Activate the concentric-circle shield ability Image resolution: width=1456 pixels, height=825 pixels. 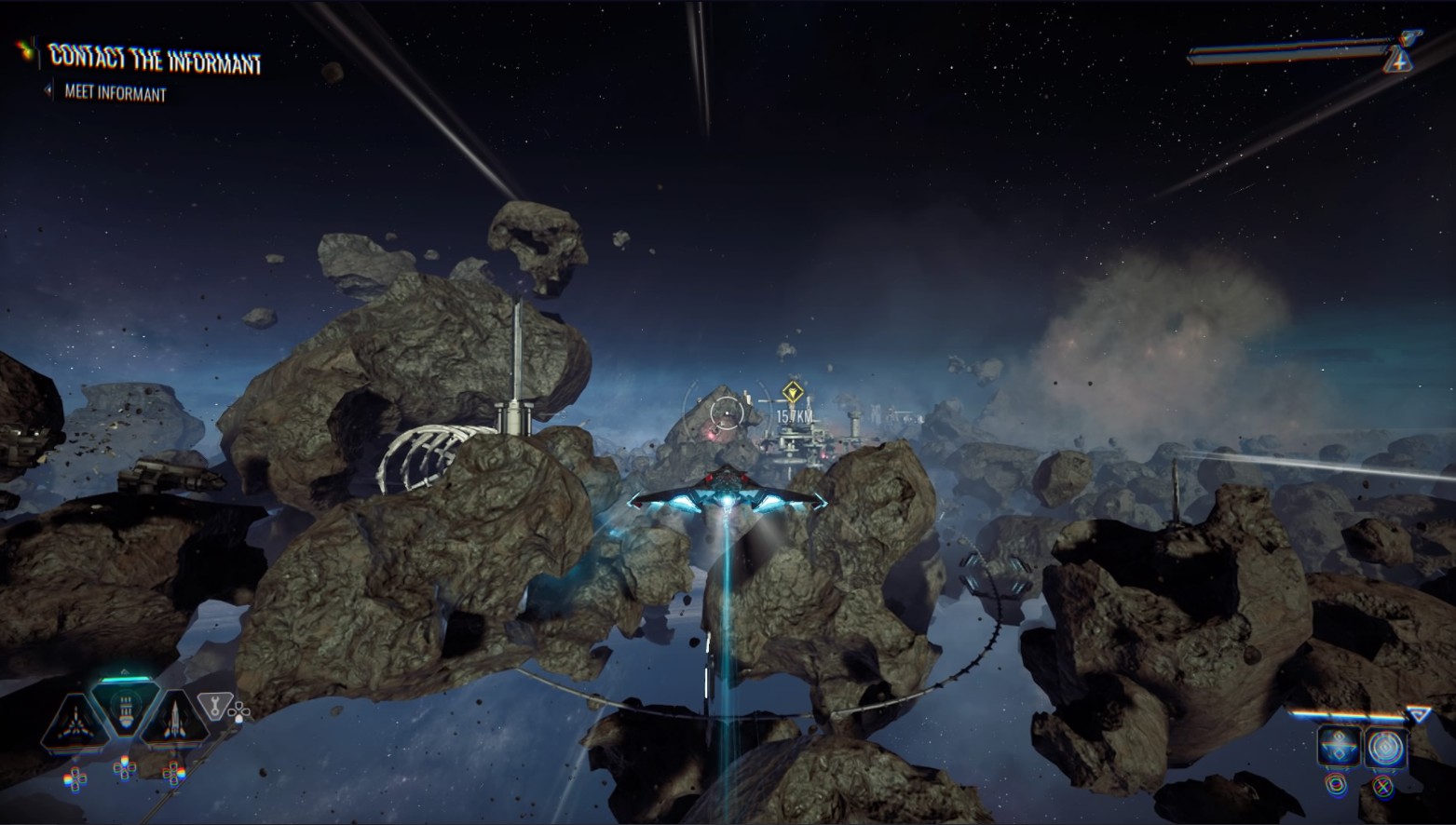coord(1384,747)
